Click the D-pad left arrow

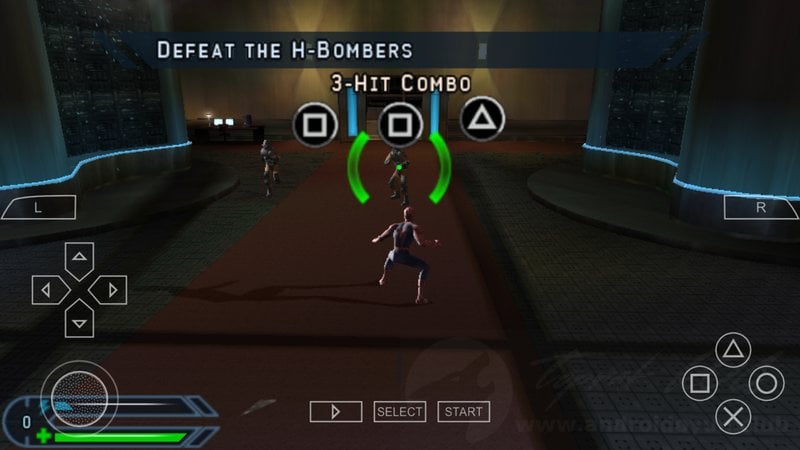47,290
